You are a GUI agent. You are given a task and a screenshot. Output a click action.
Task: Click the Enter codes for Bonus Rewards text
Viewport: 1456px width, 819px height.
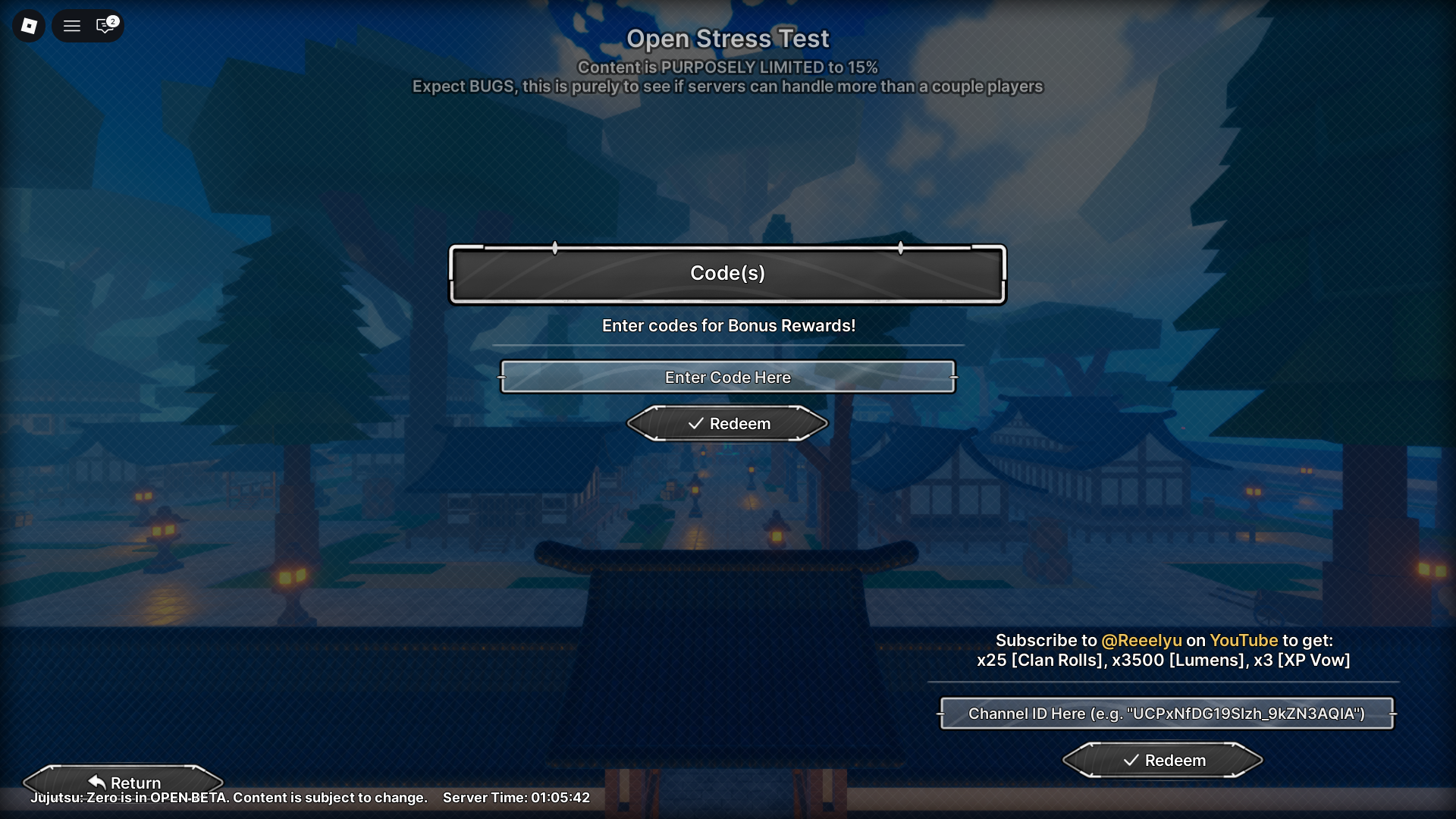click(x=727, y=325)
